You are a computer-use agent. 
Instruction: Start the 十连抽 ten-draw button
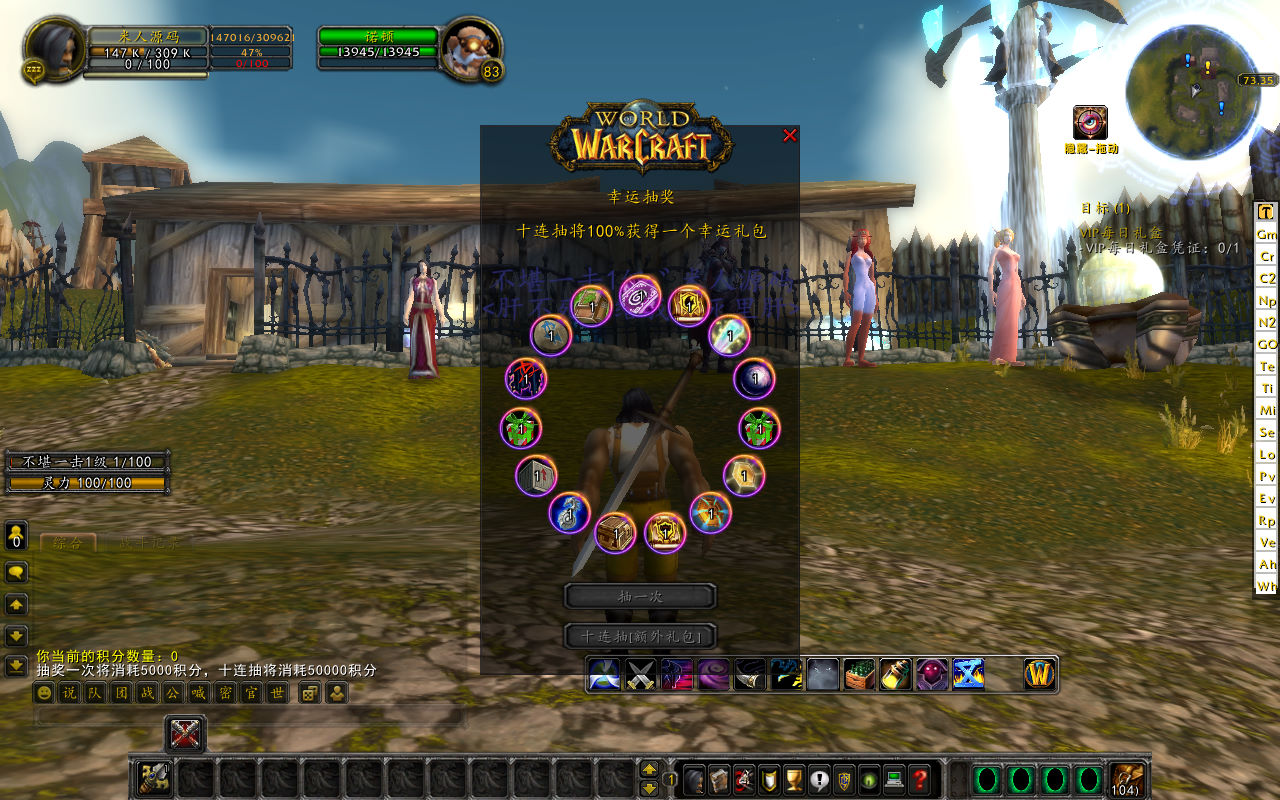(640, 636)
